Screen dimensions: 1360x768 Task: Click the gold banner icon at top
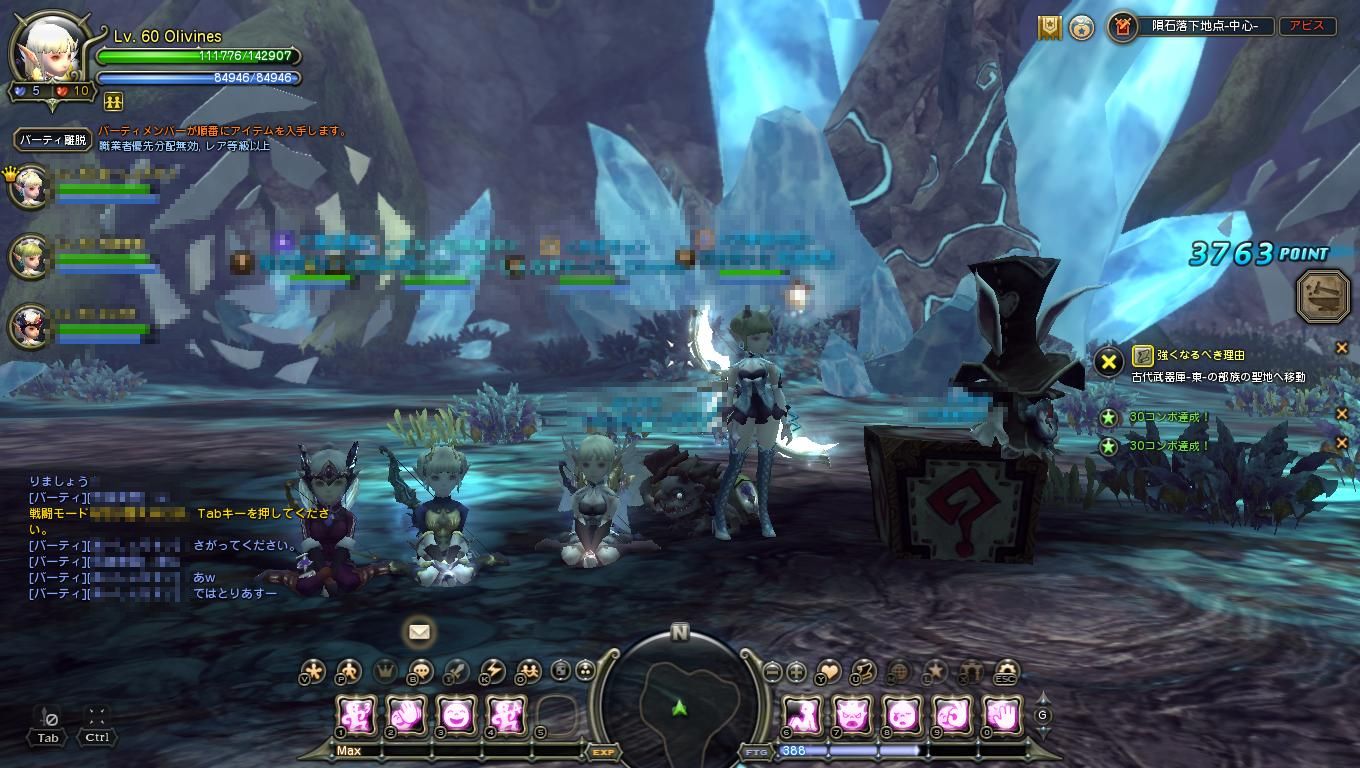(x=1049, y=28)
